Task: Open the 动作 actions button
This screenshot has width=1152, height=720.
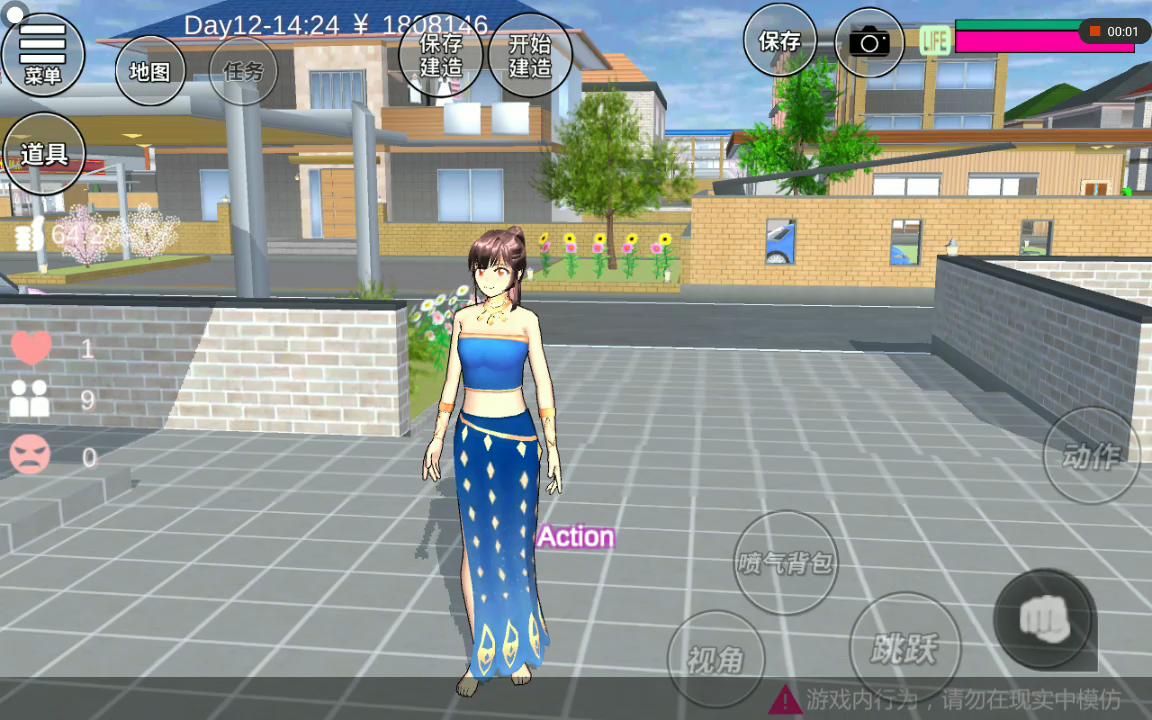Action: [x=1091, y=456]
